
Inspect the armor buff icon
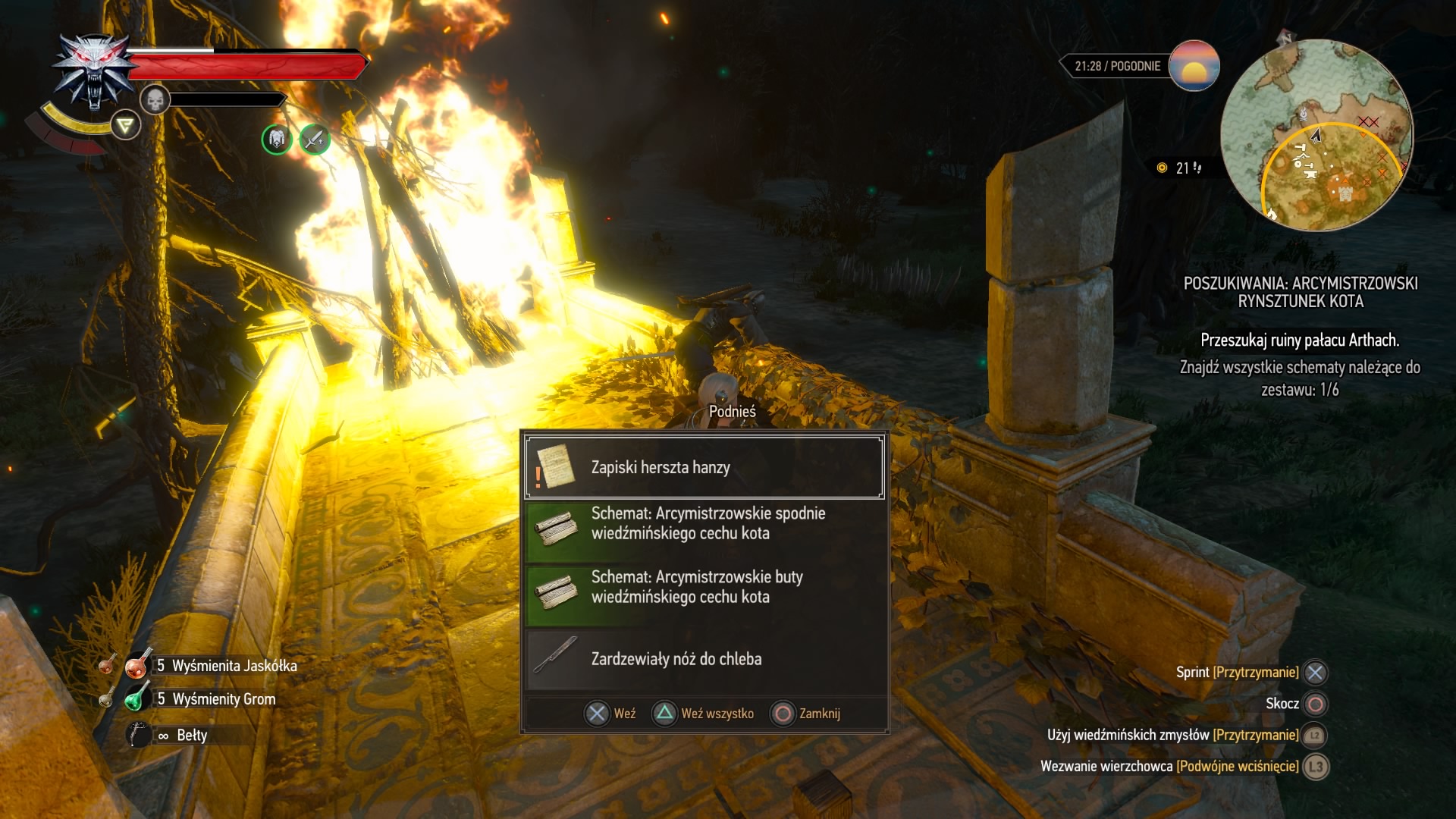[x=277, y=140]
